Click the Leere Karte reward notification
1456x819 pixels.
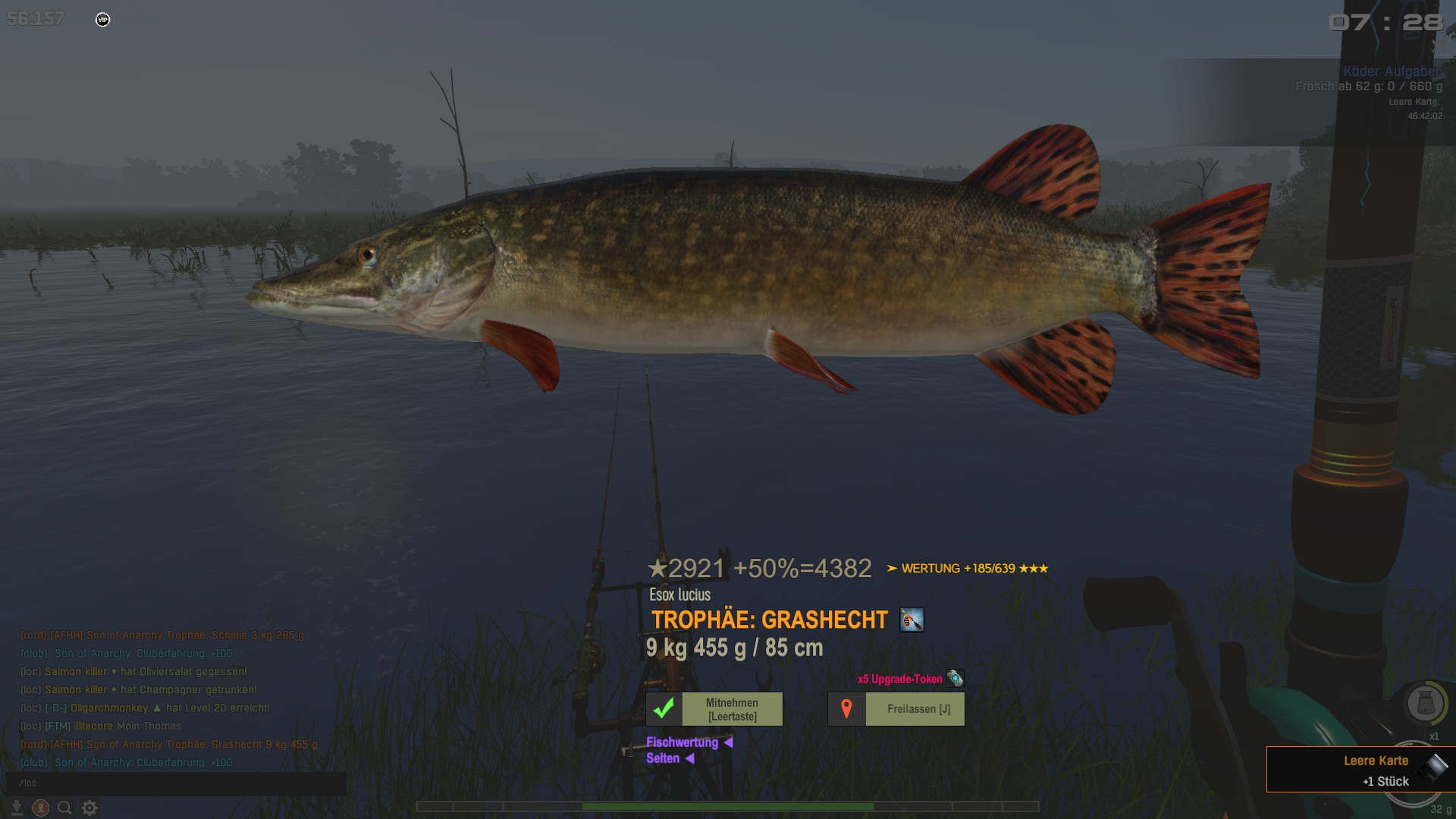(x=1360, y=770)
